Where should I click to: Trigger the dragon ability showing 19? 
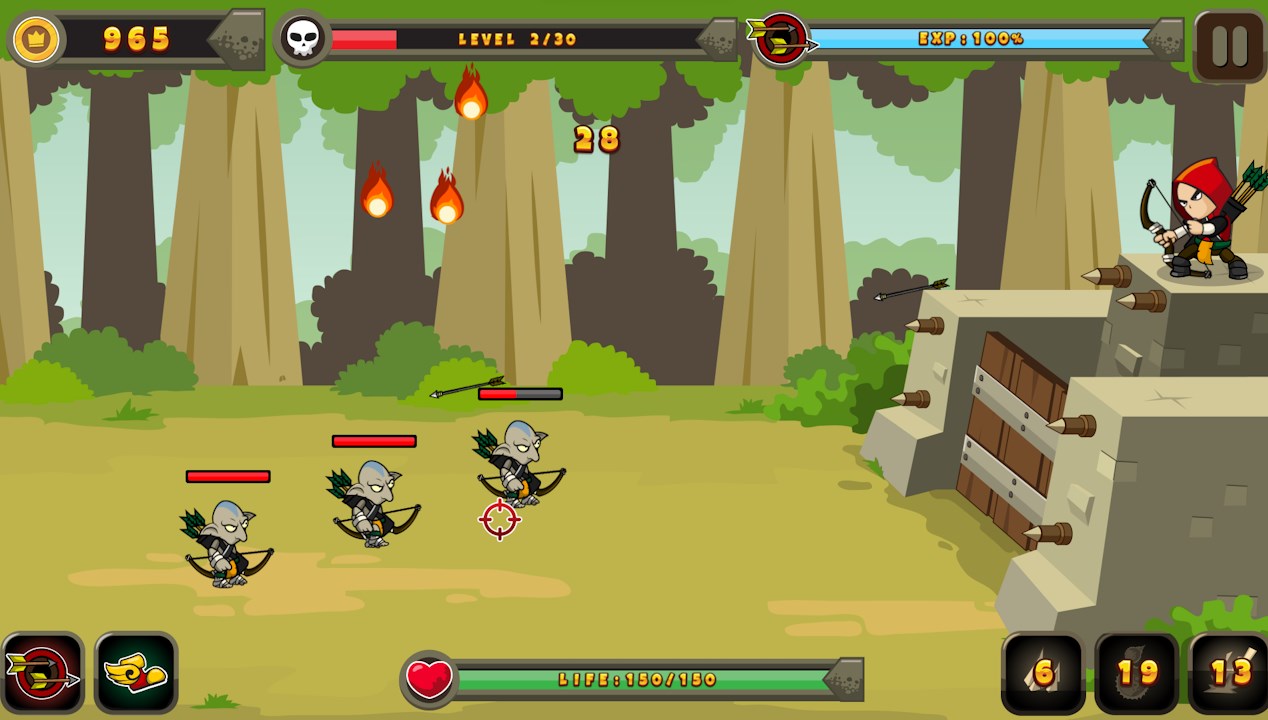click(x=1137, y=673)
